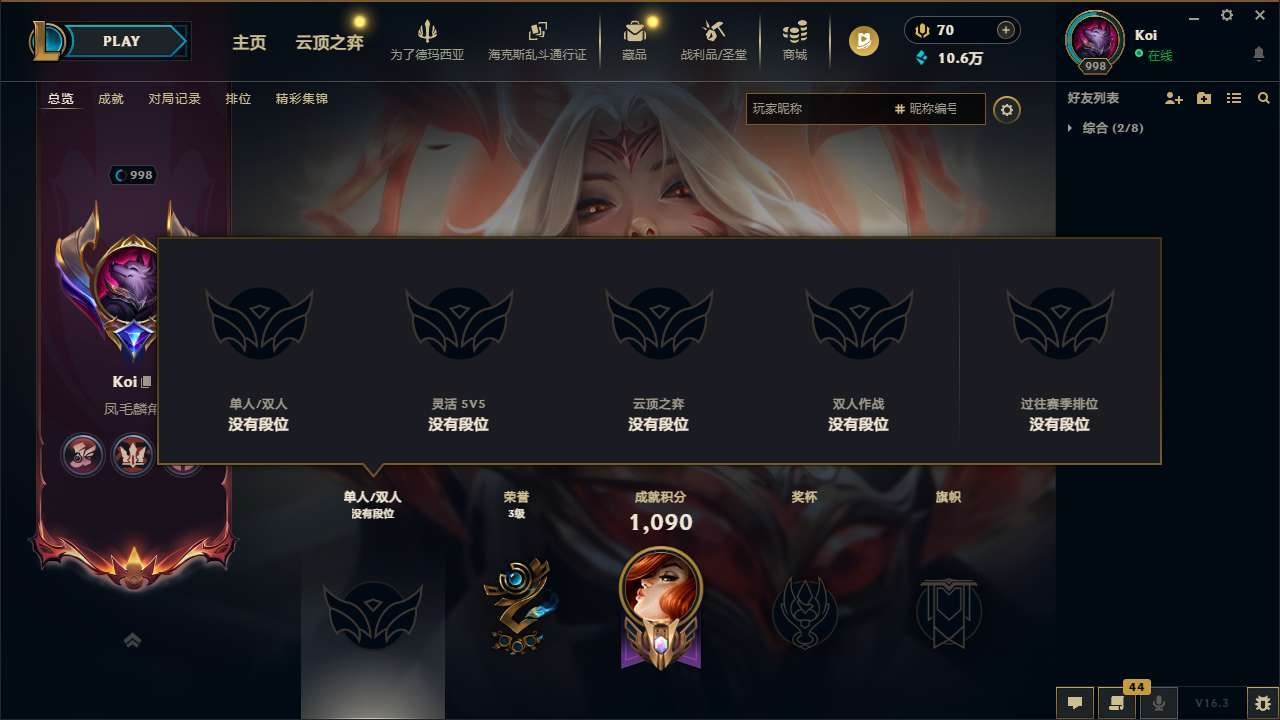Open chat with the speech bubble icon
Image resolution: width=1280 pixels, height=720 pixels.
[1074, 703]
